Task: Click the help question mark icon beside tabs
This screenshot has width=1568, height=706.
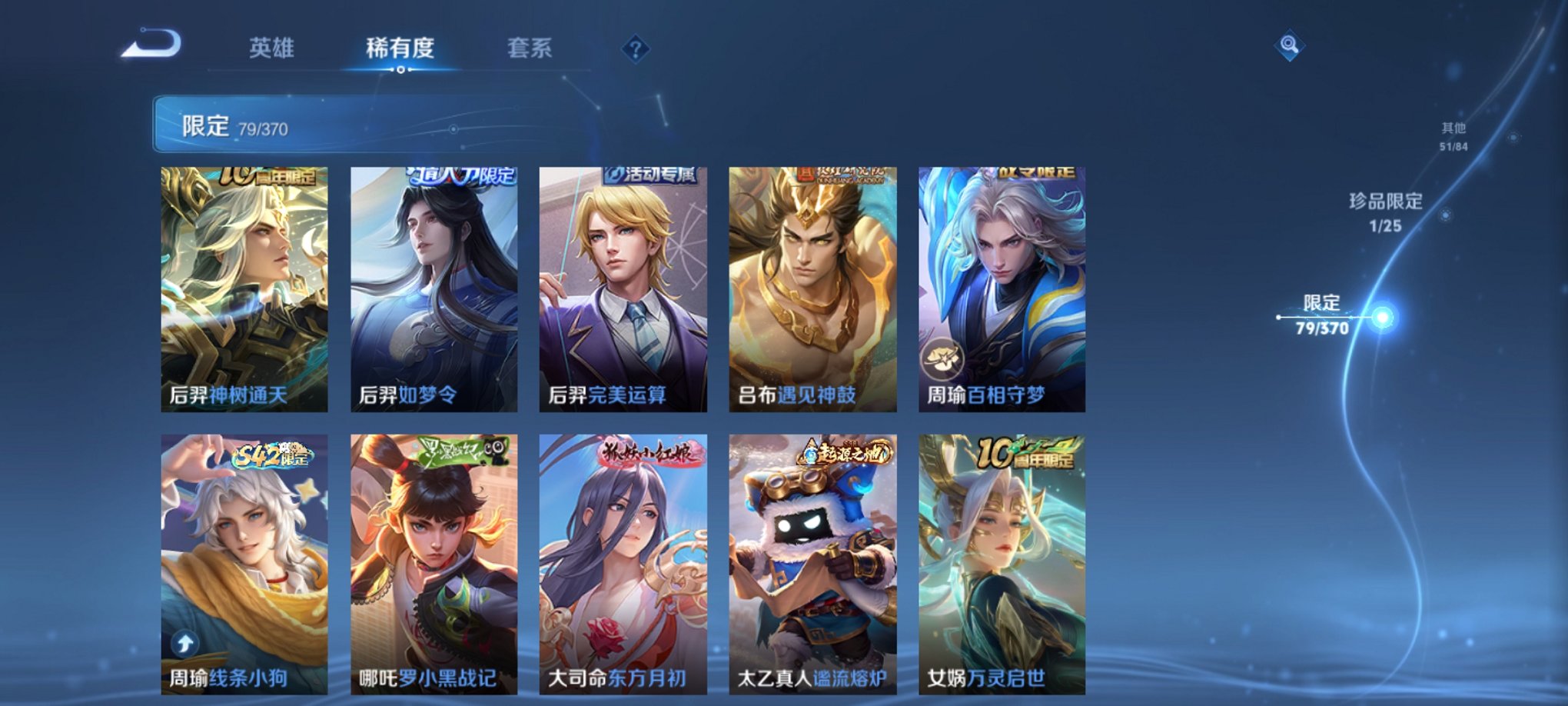Action: tap(634, 49)
